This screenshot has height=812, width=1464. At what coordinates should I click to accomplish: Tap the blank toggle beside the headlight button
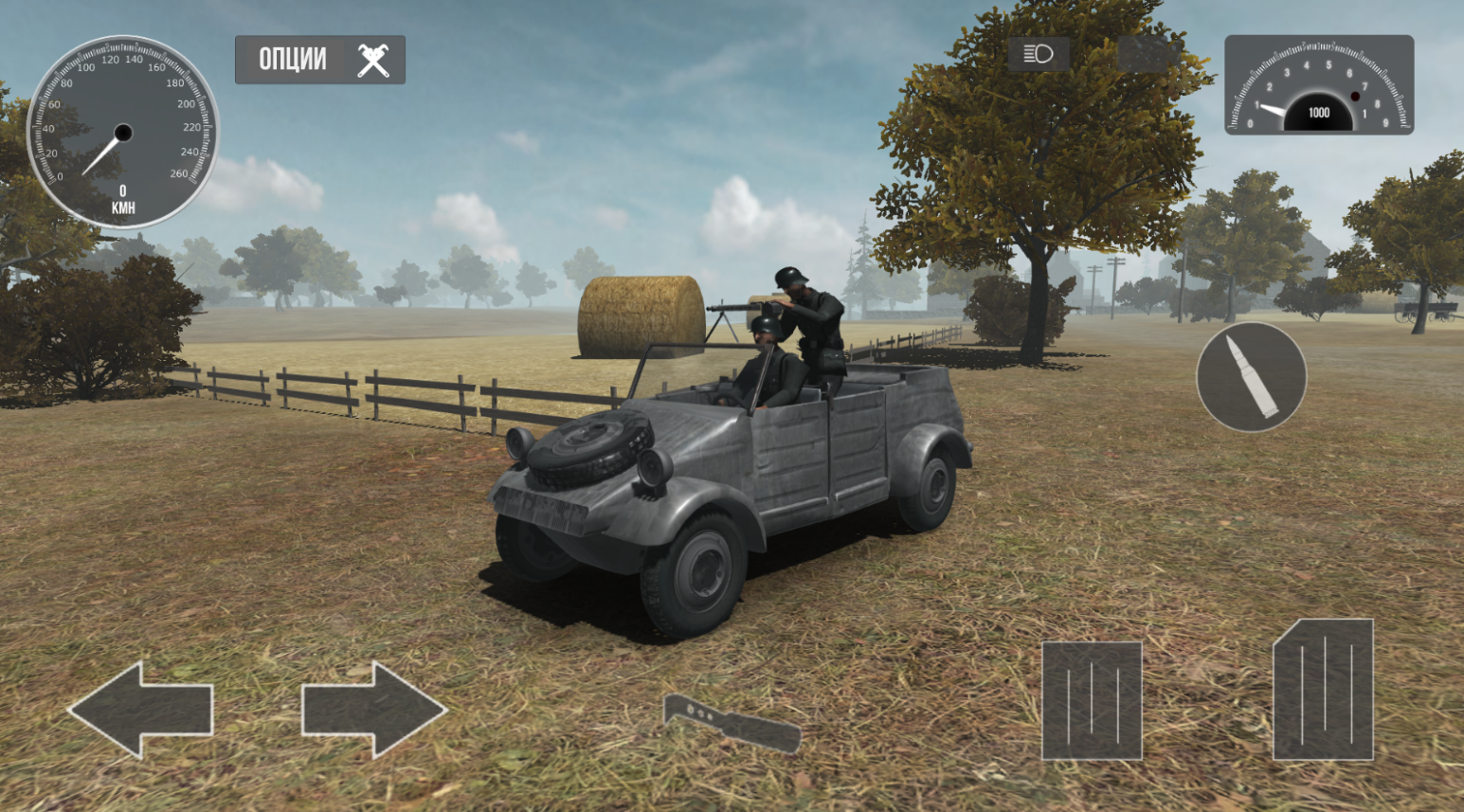(x=1142, y=54)
